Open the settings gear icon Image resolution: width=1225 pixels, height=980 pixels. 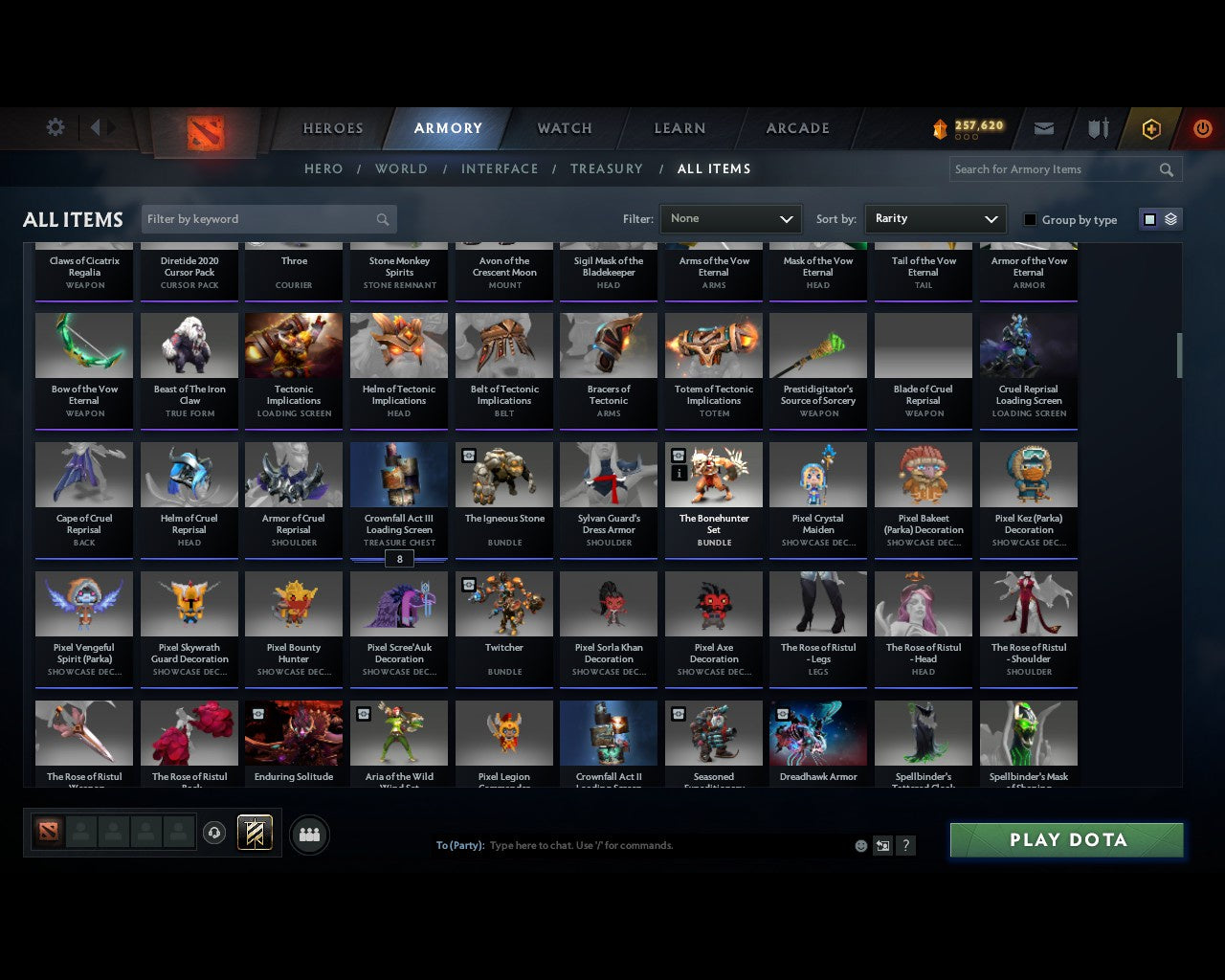[x=55, y=127]
